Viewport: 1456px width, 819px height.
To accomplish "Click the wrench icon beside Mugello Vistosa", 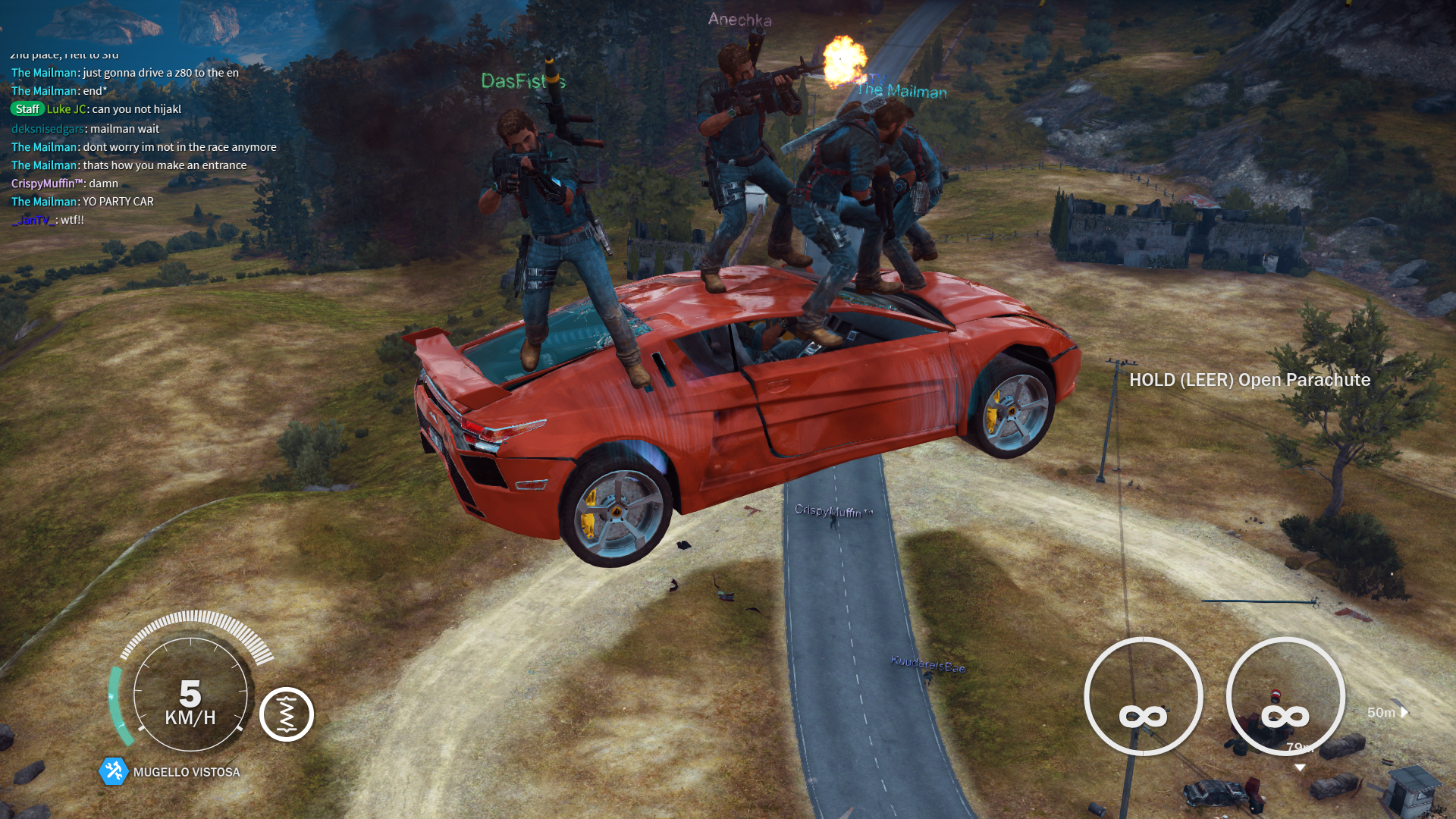I will (114, 771).
